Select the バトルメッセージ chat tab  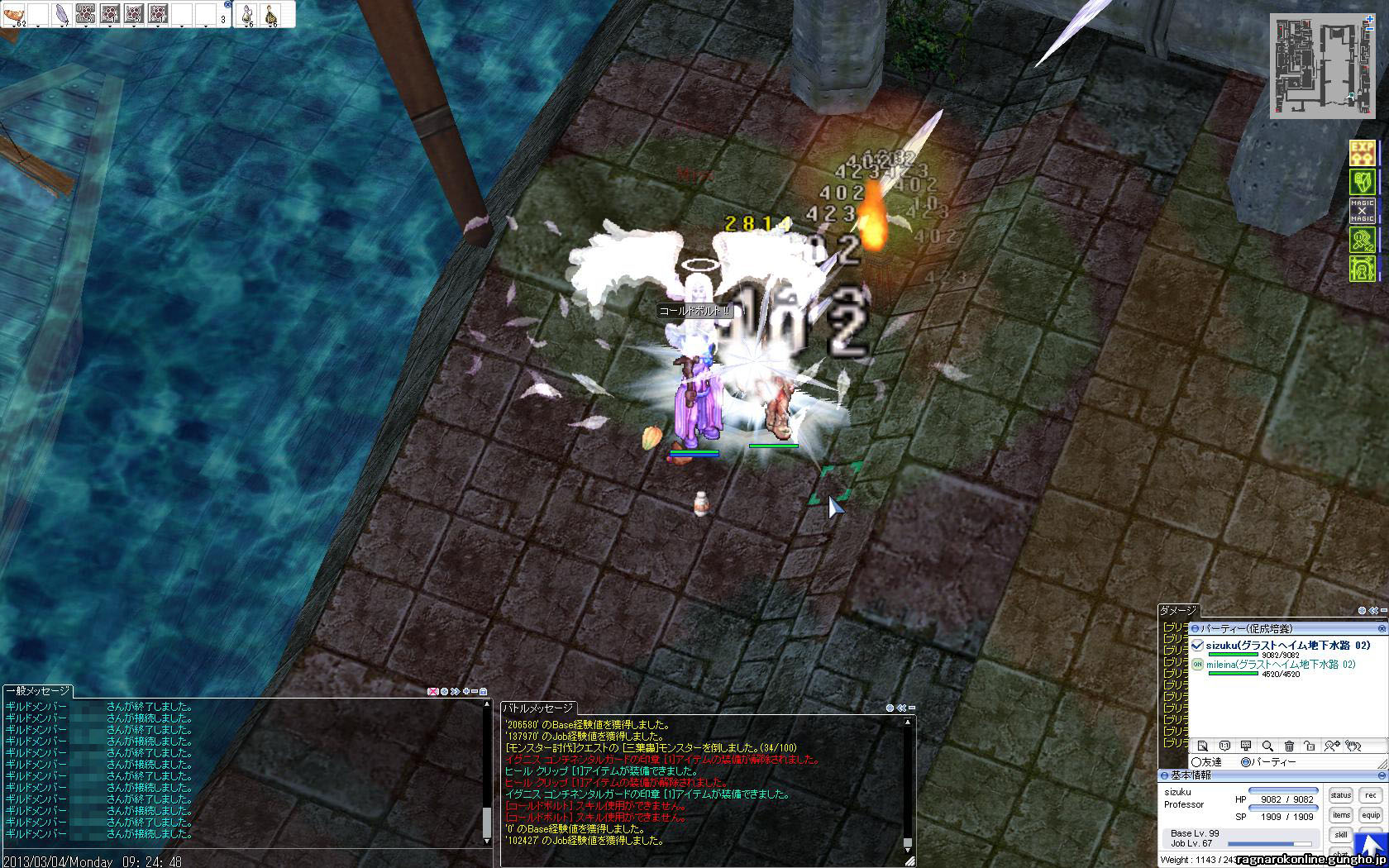[x=540, y=708]
